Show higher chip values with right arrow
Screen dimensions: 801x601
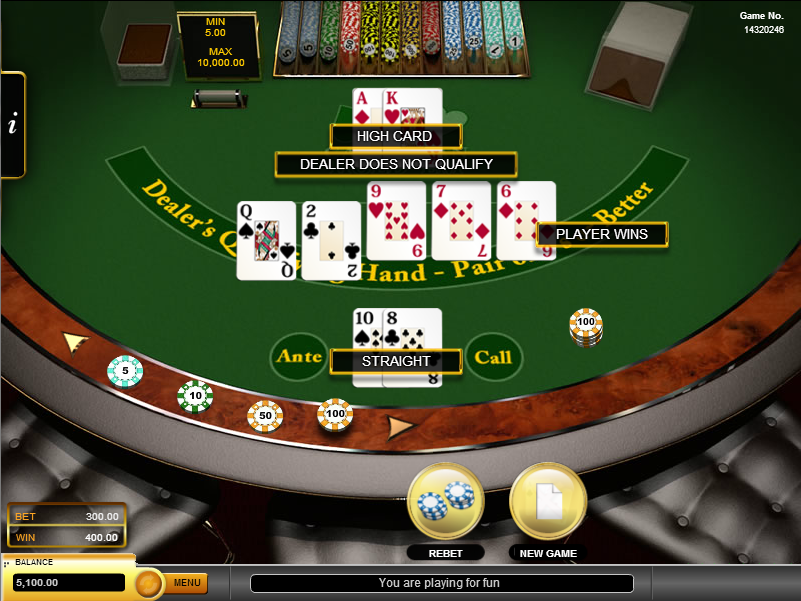pos(400,428)
